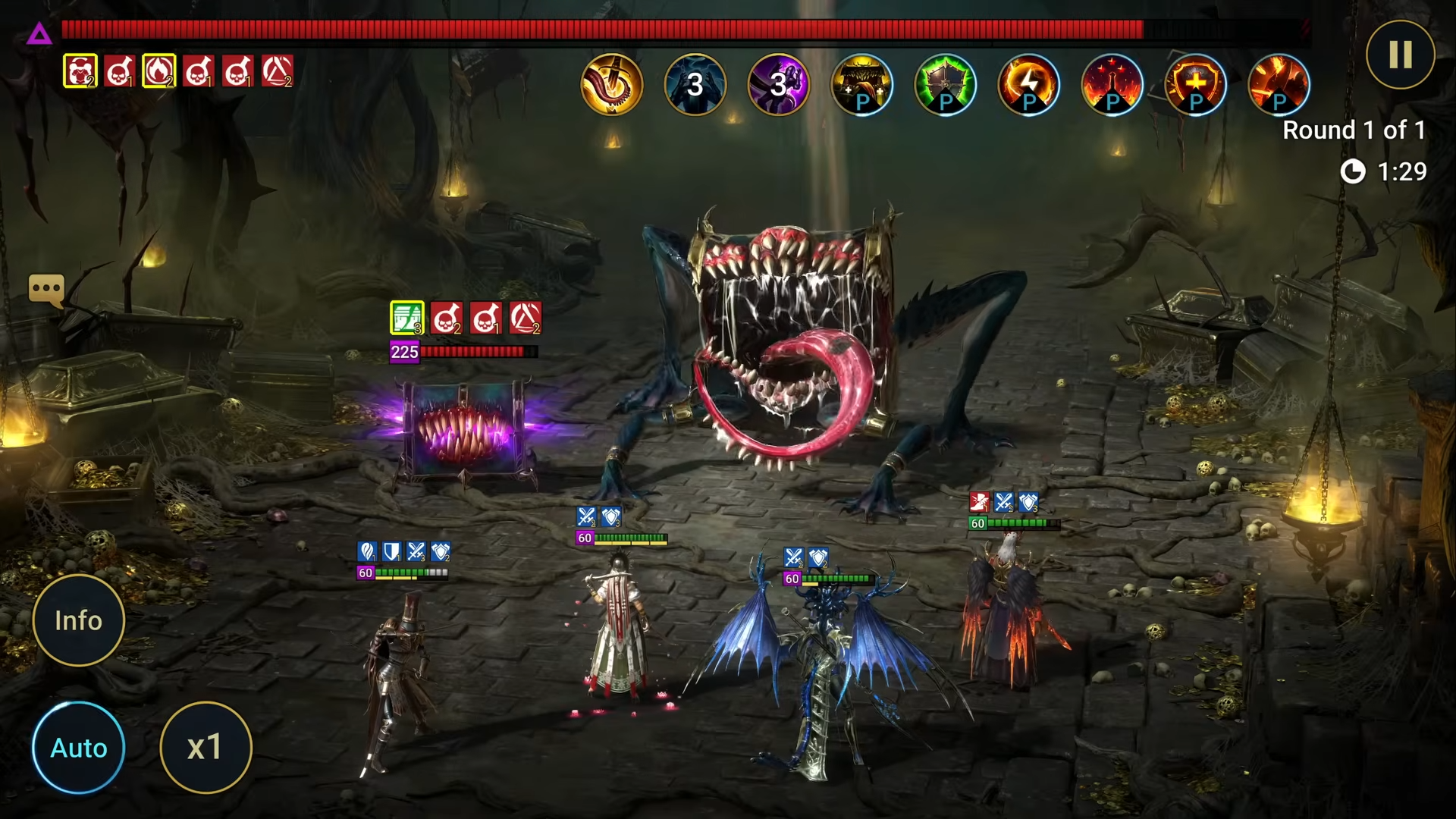View the toothed chest passive skill
This screenshot has width=1456, height=819.
pyautogui.click(x=862, y=85)
